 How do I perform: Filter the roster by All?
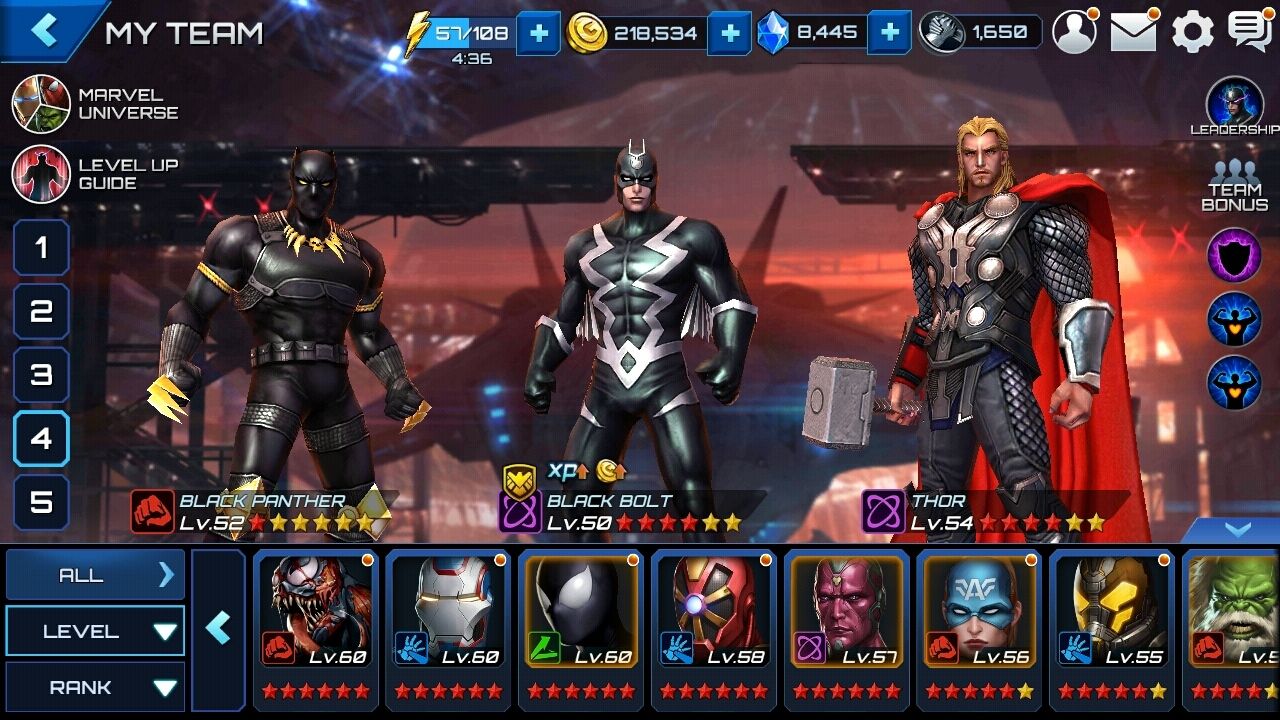95,575
